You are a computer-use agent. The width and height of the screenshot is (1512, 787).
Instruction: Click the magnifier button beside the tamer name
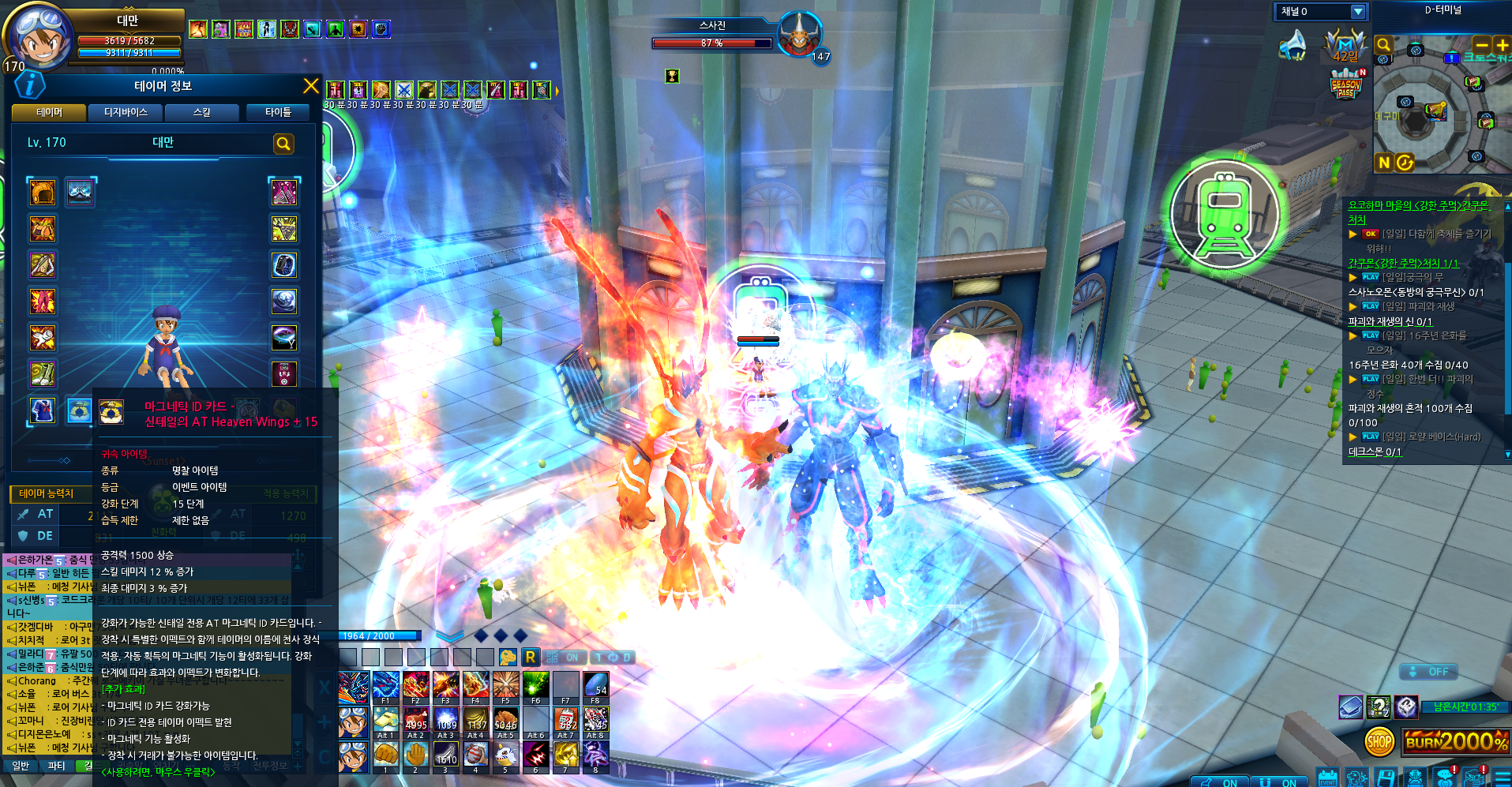click(x=283, y=144)
